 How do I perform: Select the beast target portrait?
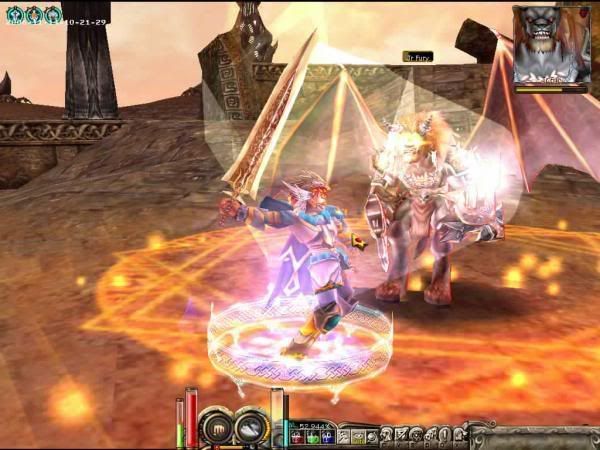click(x=549, y=45)
